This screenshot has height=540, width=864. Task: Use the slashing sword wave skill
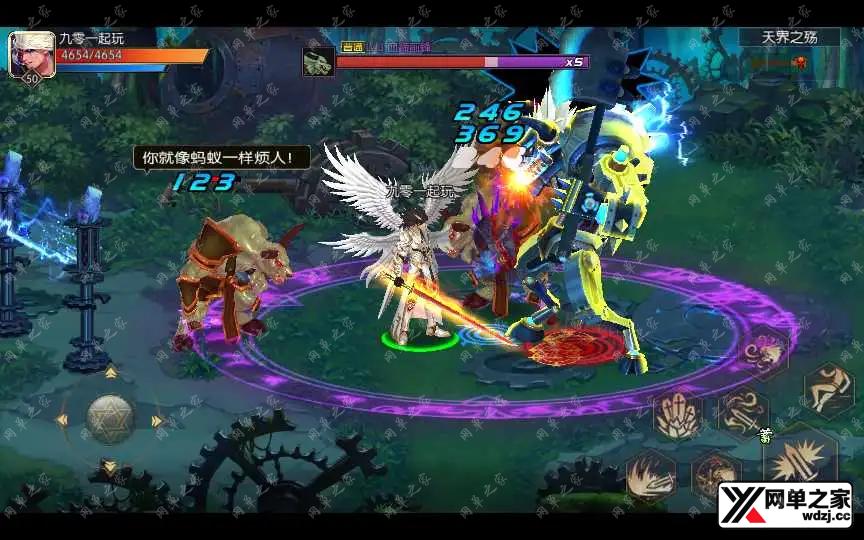coord(651,473)
